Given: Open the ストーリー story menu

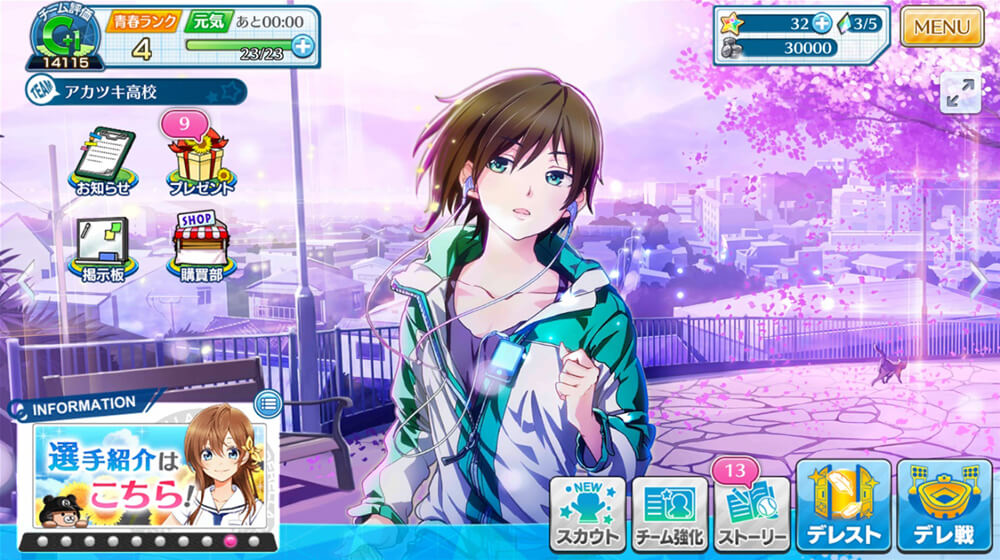Looking at the screenshot, I should [x=751, y=513].
